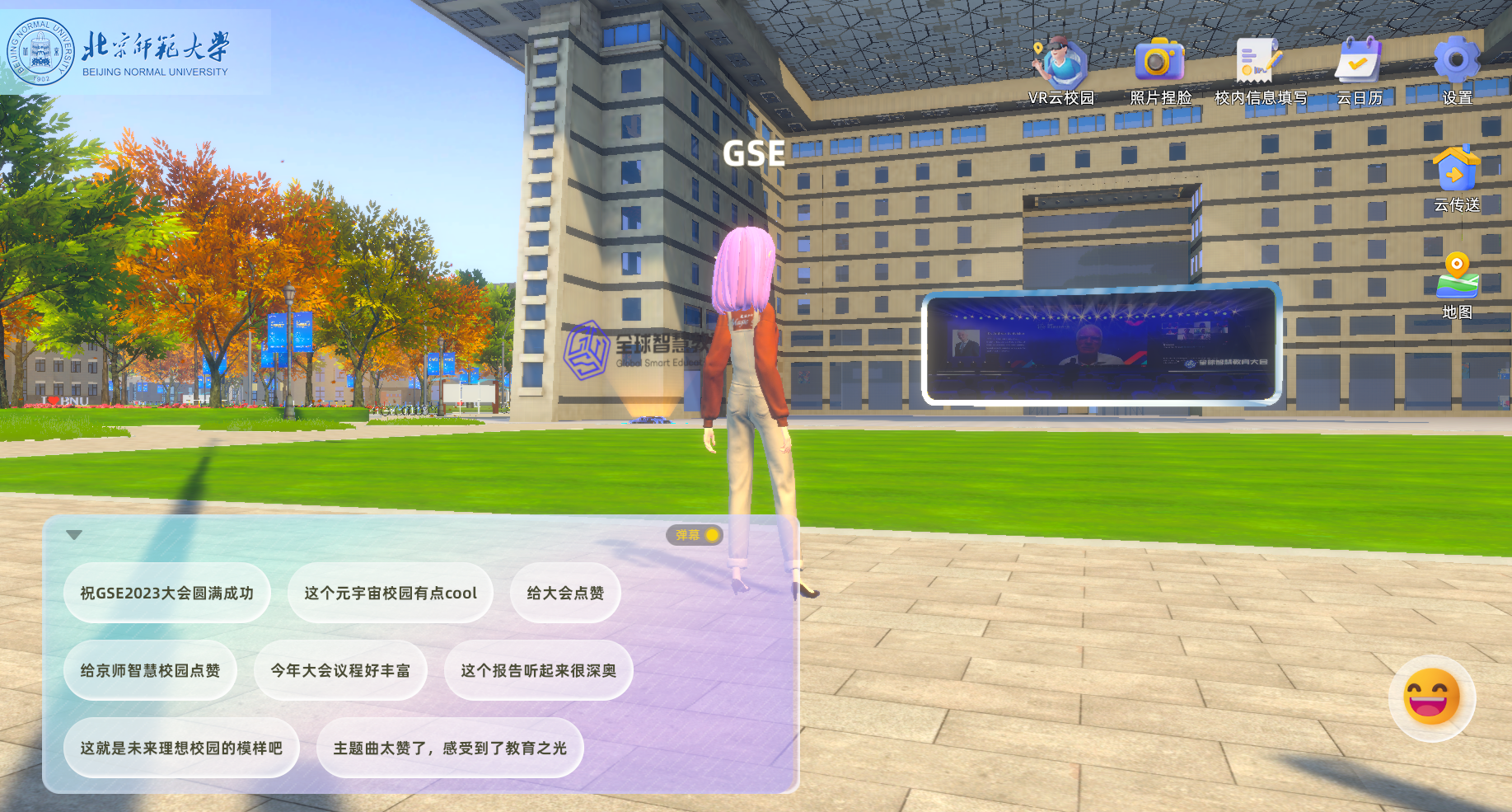This screenshot has height=812, width=1512.
Task: Send 这就是未来理想校园的模样吧 phrase
Action: 181,749
